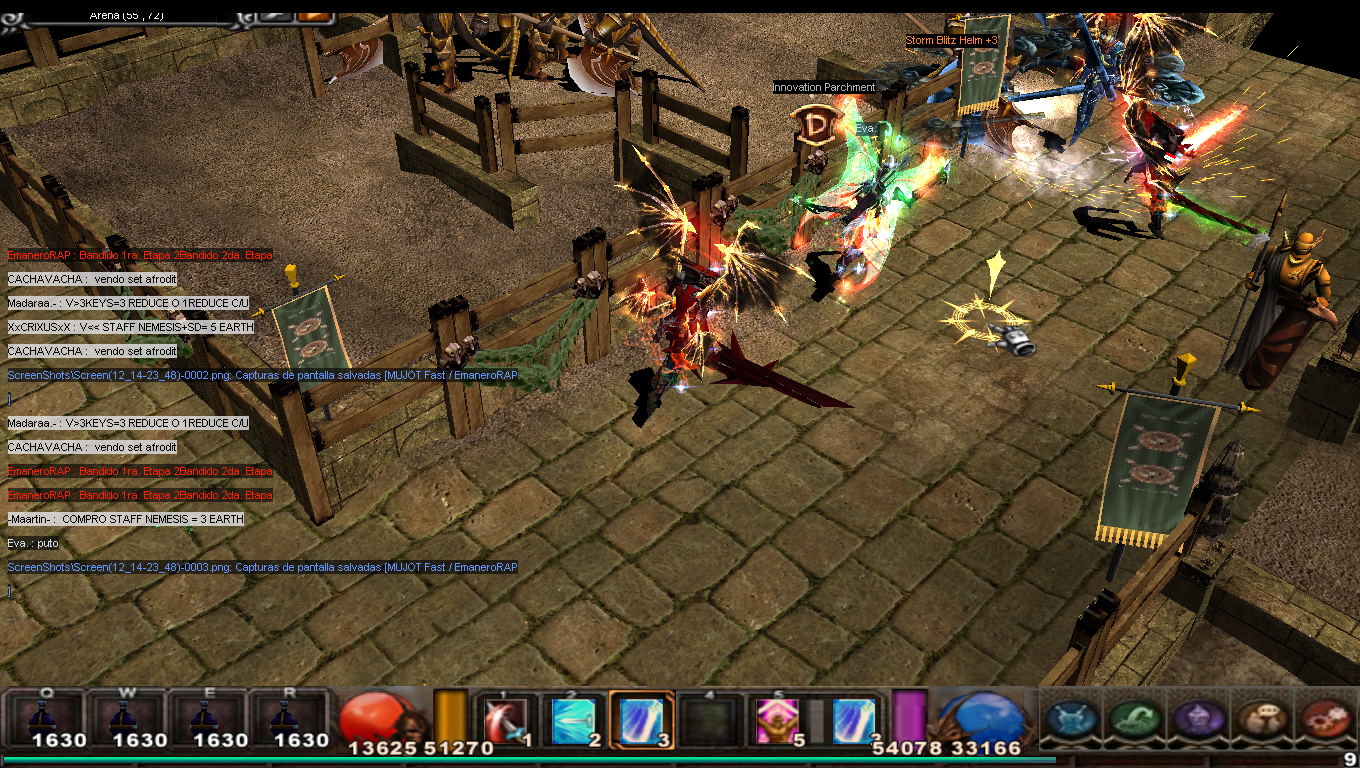Open the speech bubble menu button

[x=1260, y=719]
